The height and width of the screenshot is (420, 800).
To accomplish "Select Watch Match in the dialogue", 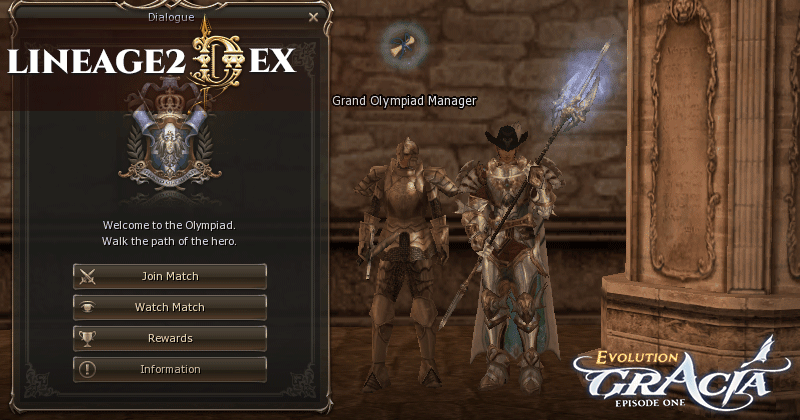I will pyautogui.click(x=170, y=307).
